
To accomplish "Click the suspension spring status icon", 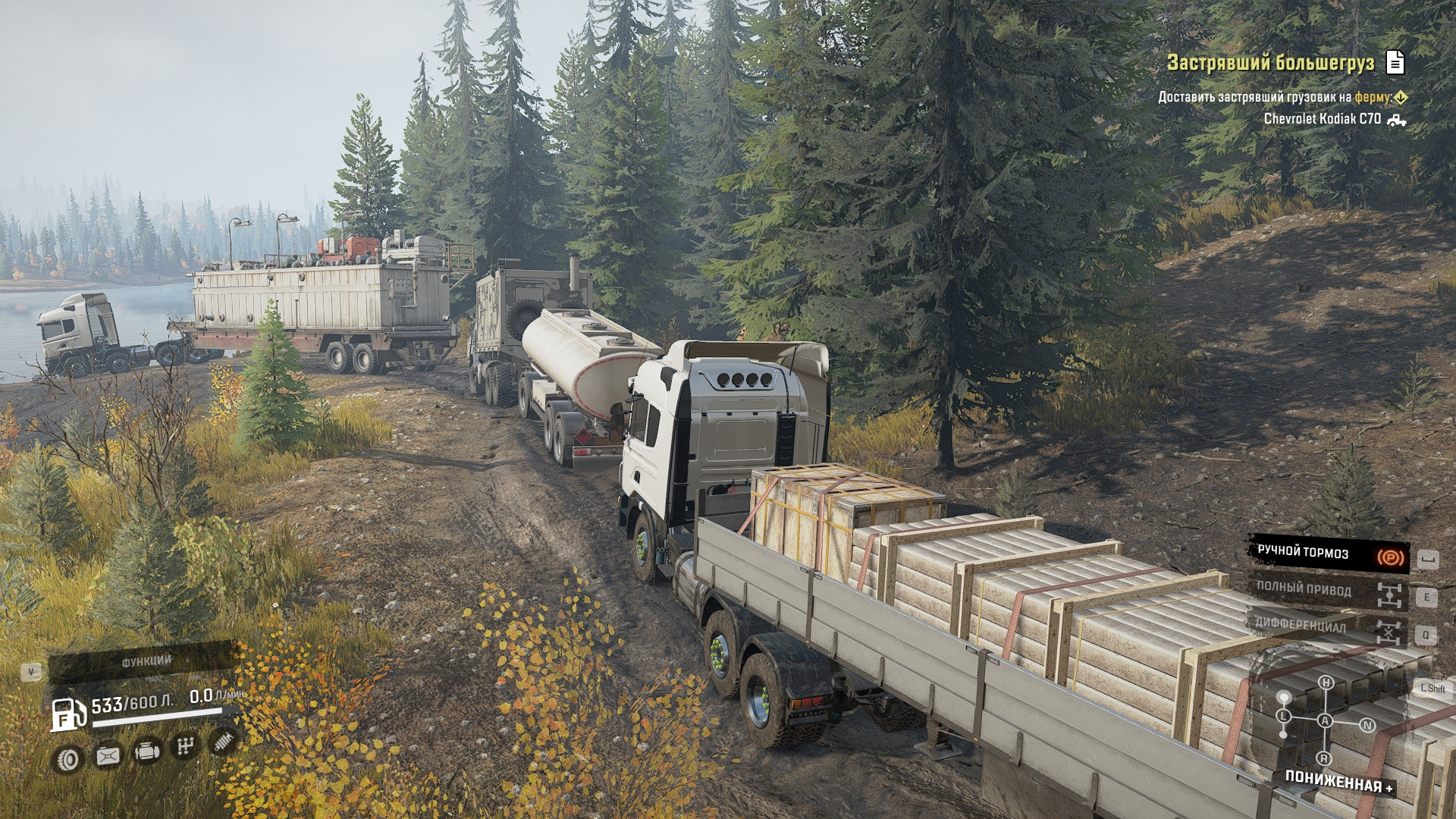I will 224,742.
